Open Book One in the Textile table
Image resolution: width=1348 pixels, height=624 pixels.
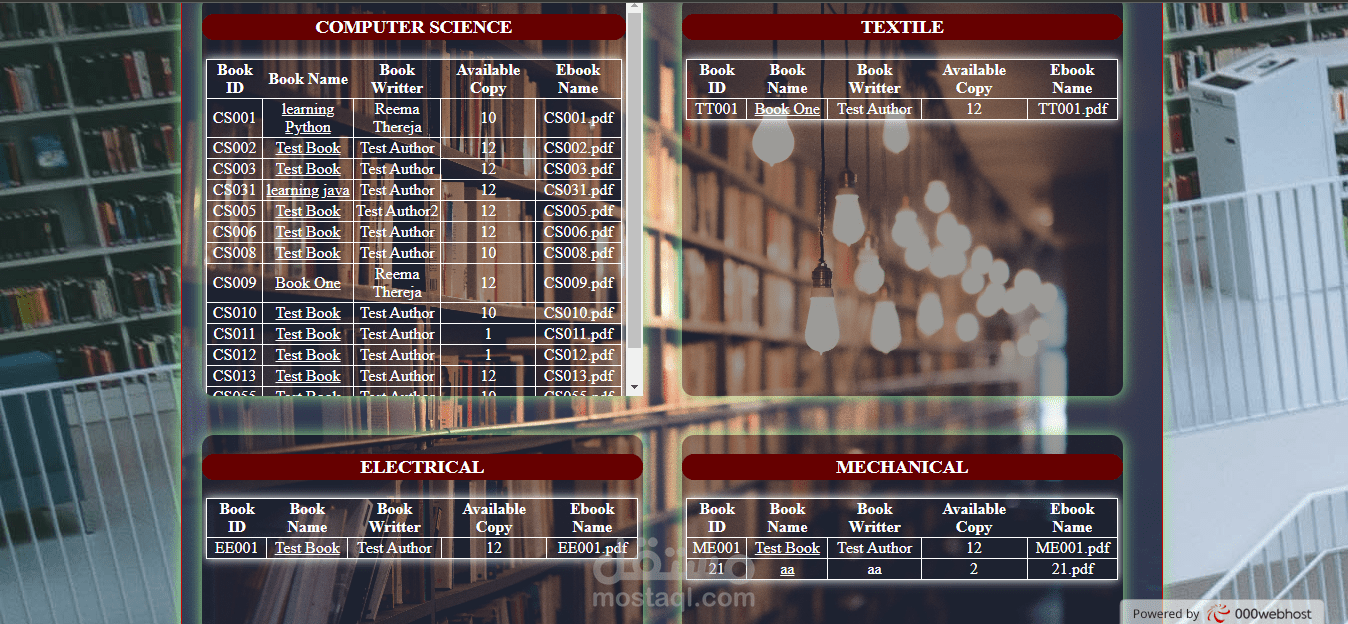[787, 109]
